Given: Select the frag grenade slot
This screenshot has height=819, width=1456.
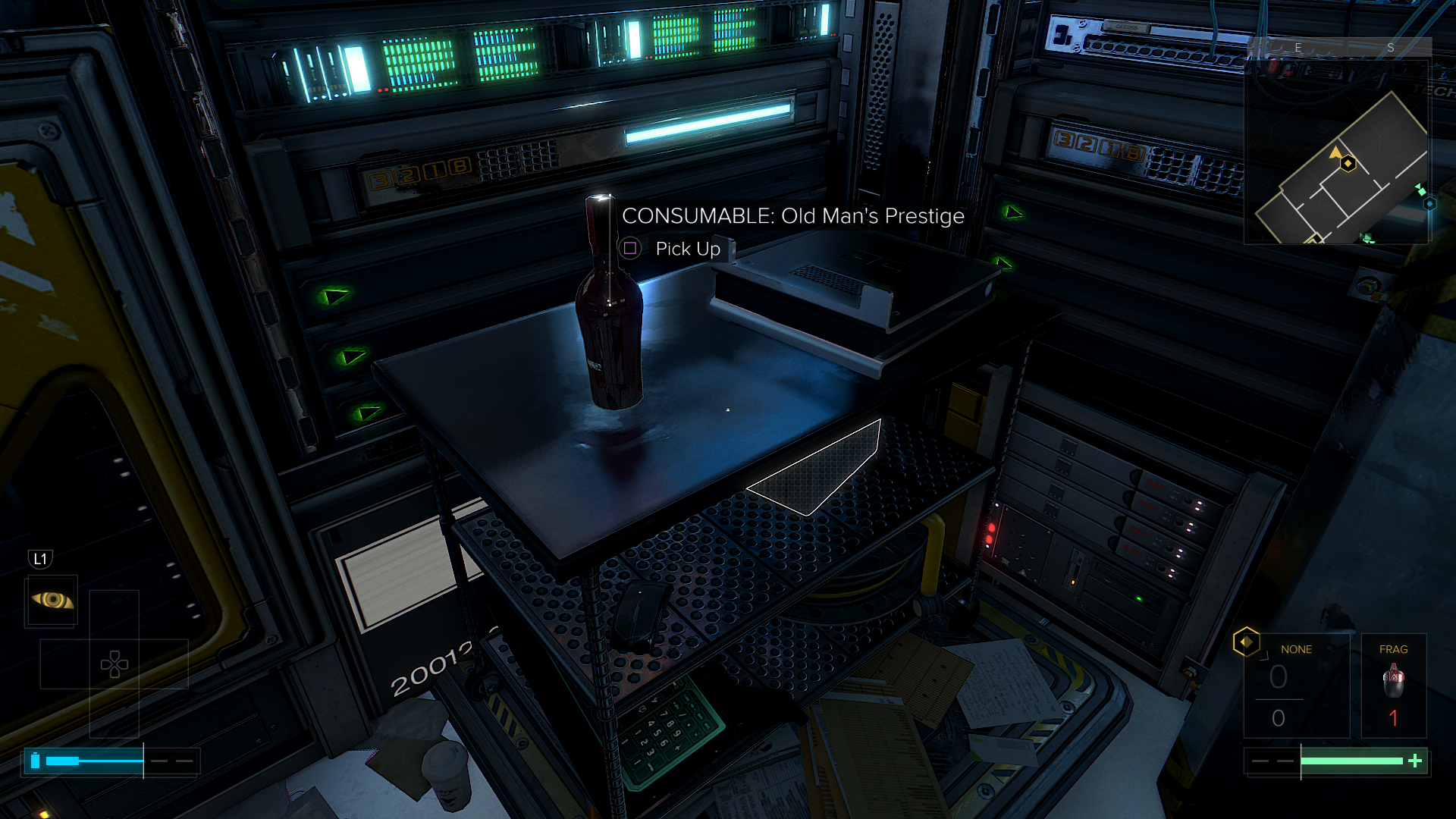Looking at the screenshot, I should 1393,686.
